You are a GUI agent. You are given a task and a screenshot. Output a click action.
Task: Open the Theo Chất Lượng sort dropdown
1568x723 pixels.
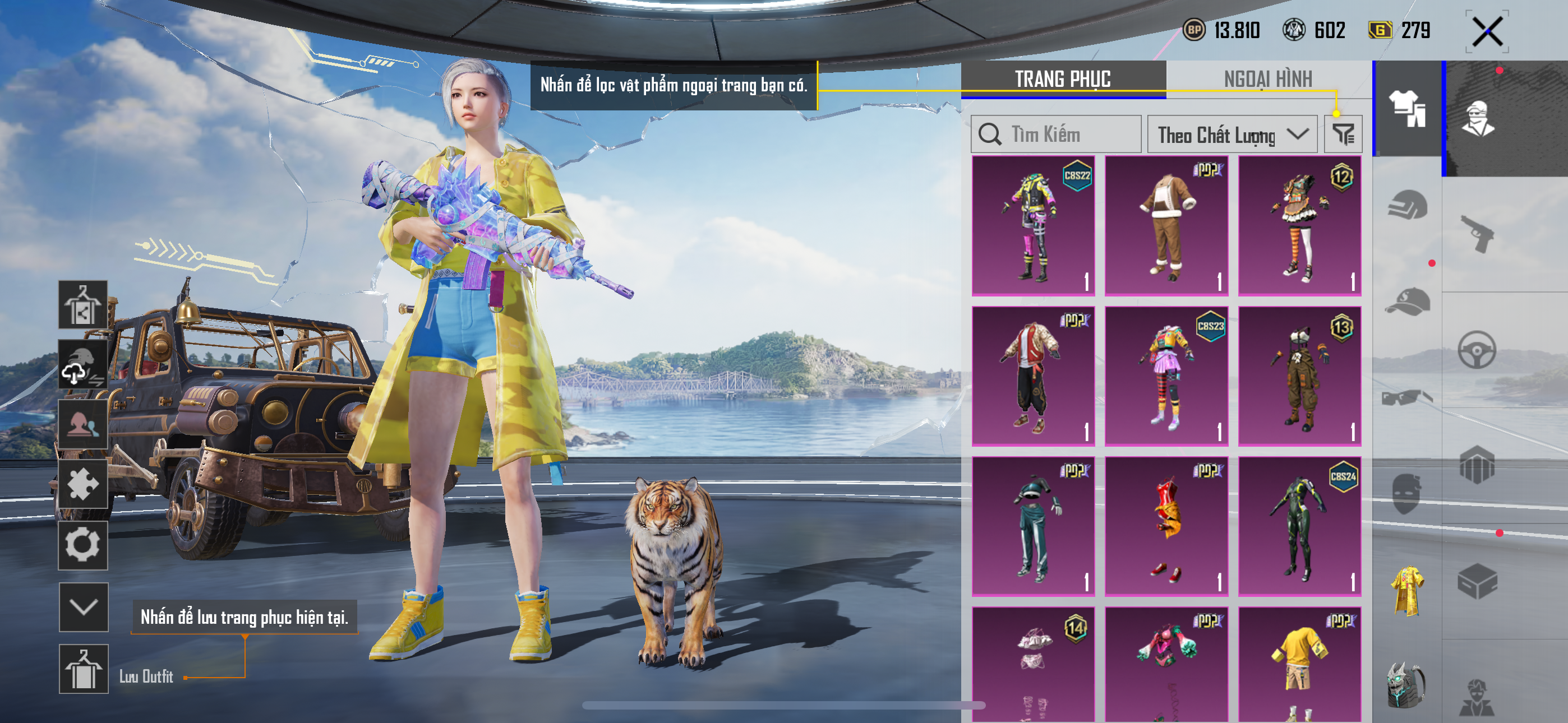point(1232,135)
